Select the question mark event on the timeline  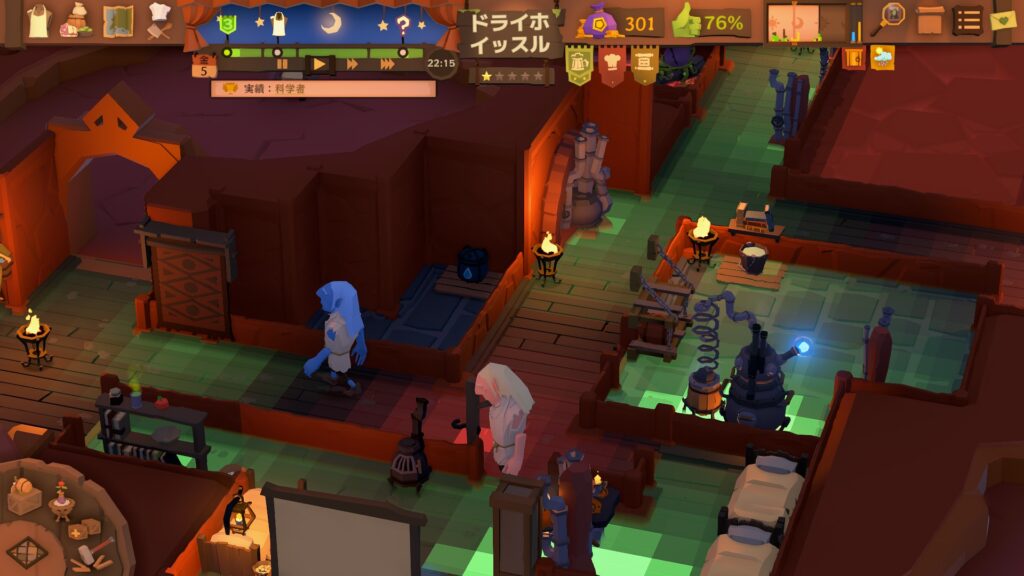click(403, 26)
